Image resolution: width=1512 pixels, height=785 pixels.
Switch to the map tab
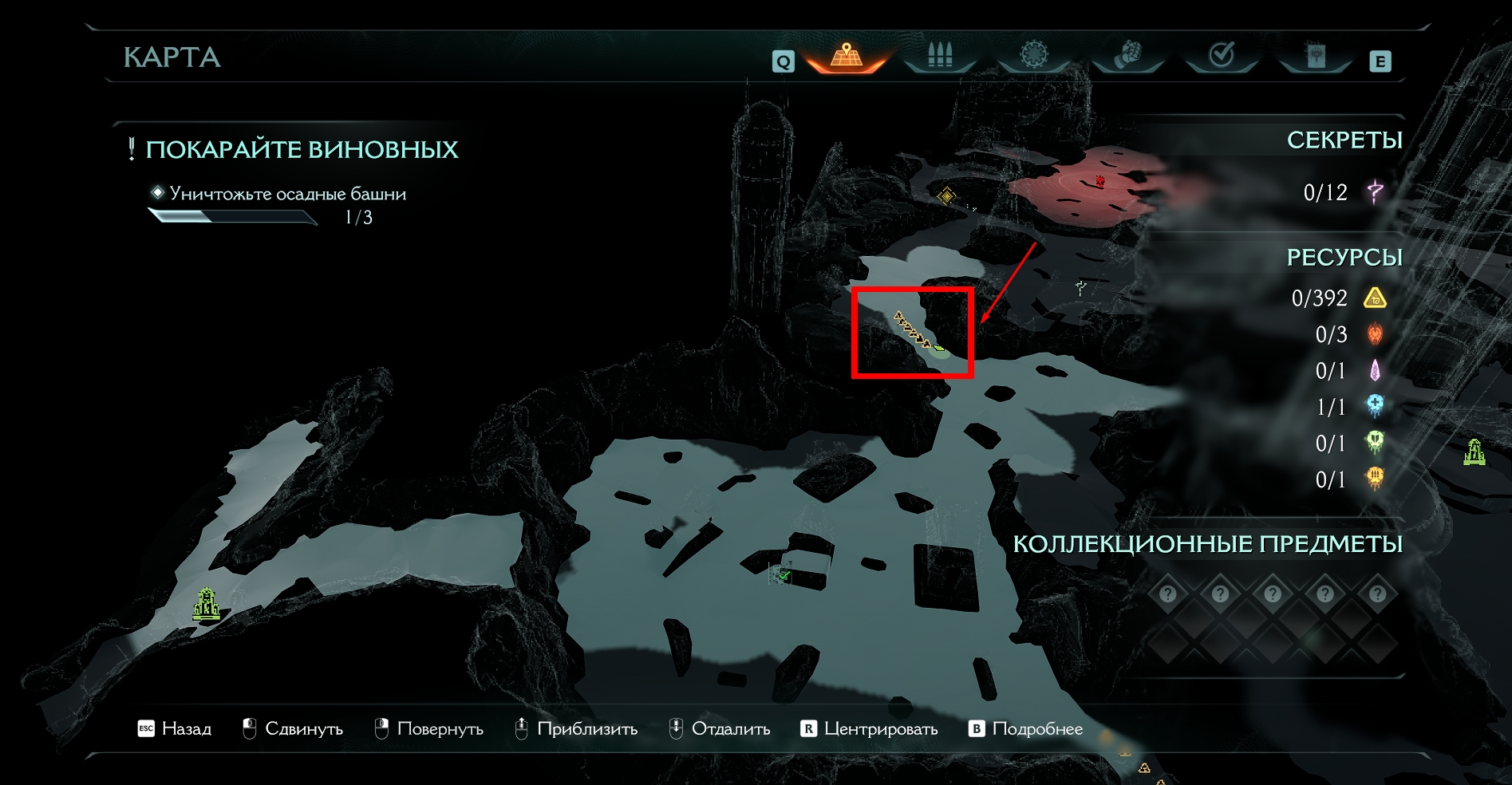click(847, 56)
